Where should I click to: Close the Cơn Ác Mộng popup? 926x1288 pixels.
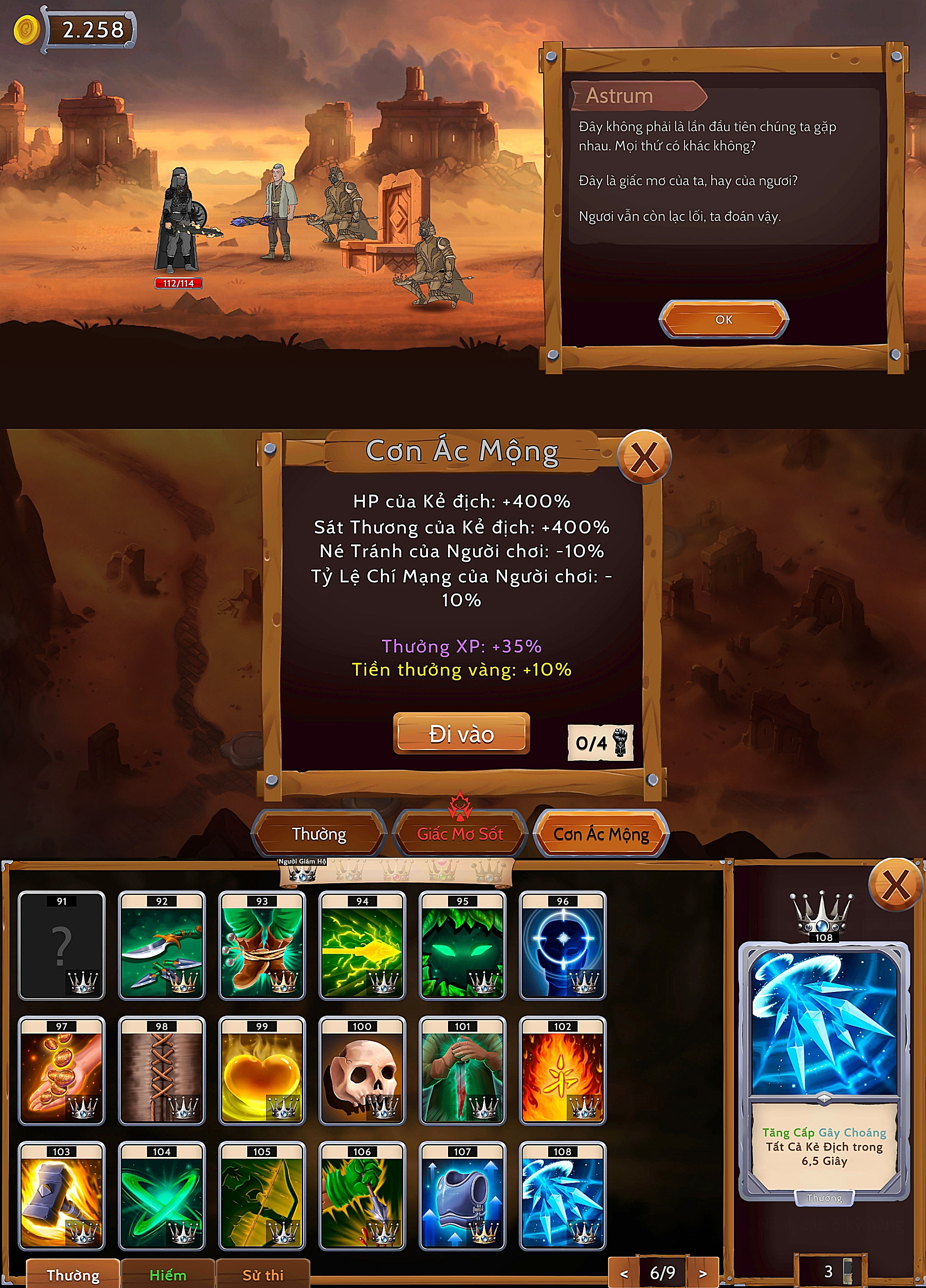click(644, 457)
